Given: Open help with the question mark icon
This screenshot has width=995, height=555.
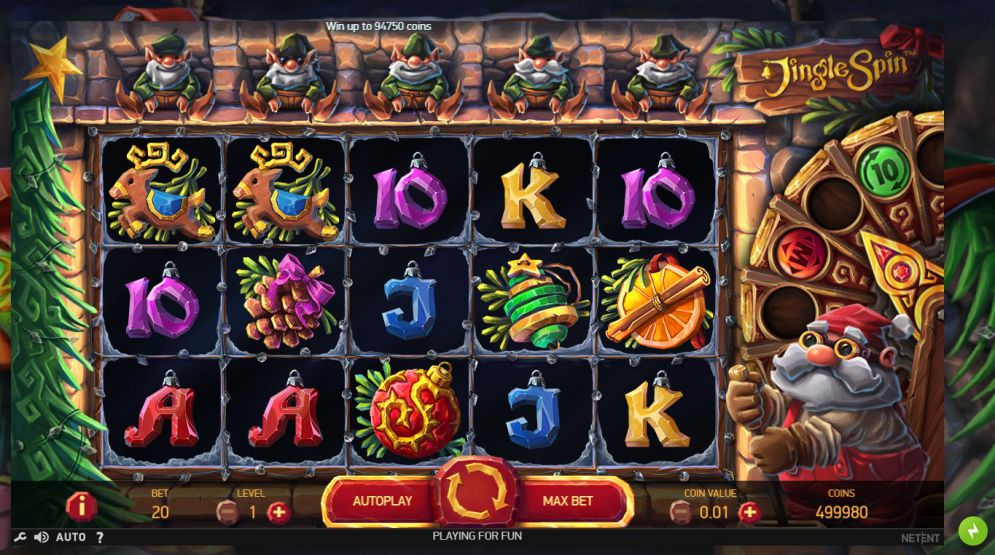Looking at the screenshot, I should point(99,537).
